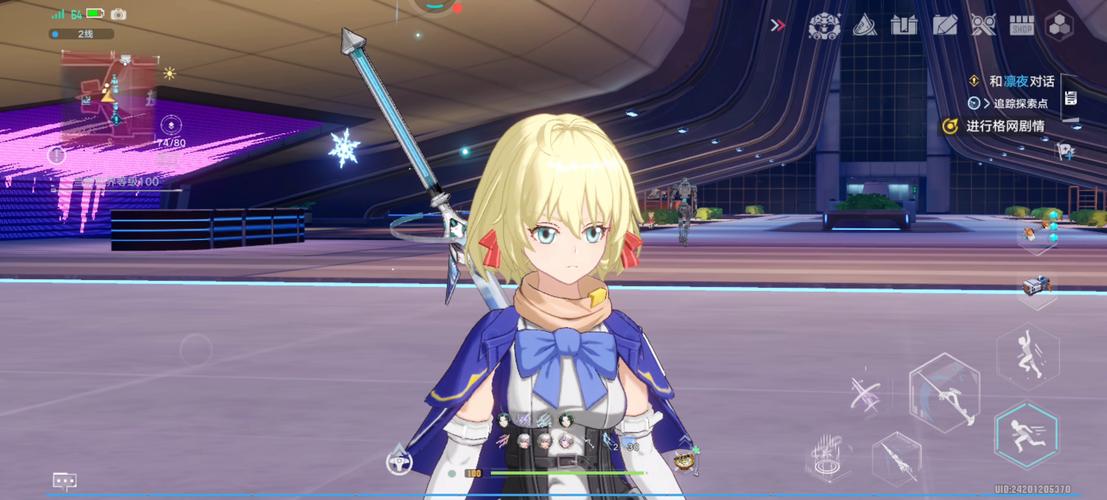Image resolution: width=1107 pixels, height=500 pixels.
Task: Open the triangle ring icon in top bar
Action: pos(865,26)
